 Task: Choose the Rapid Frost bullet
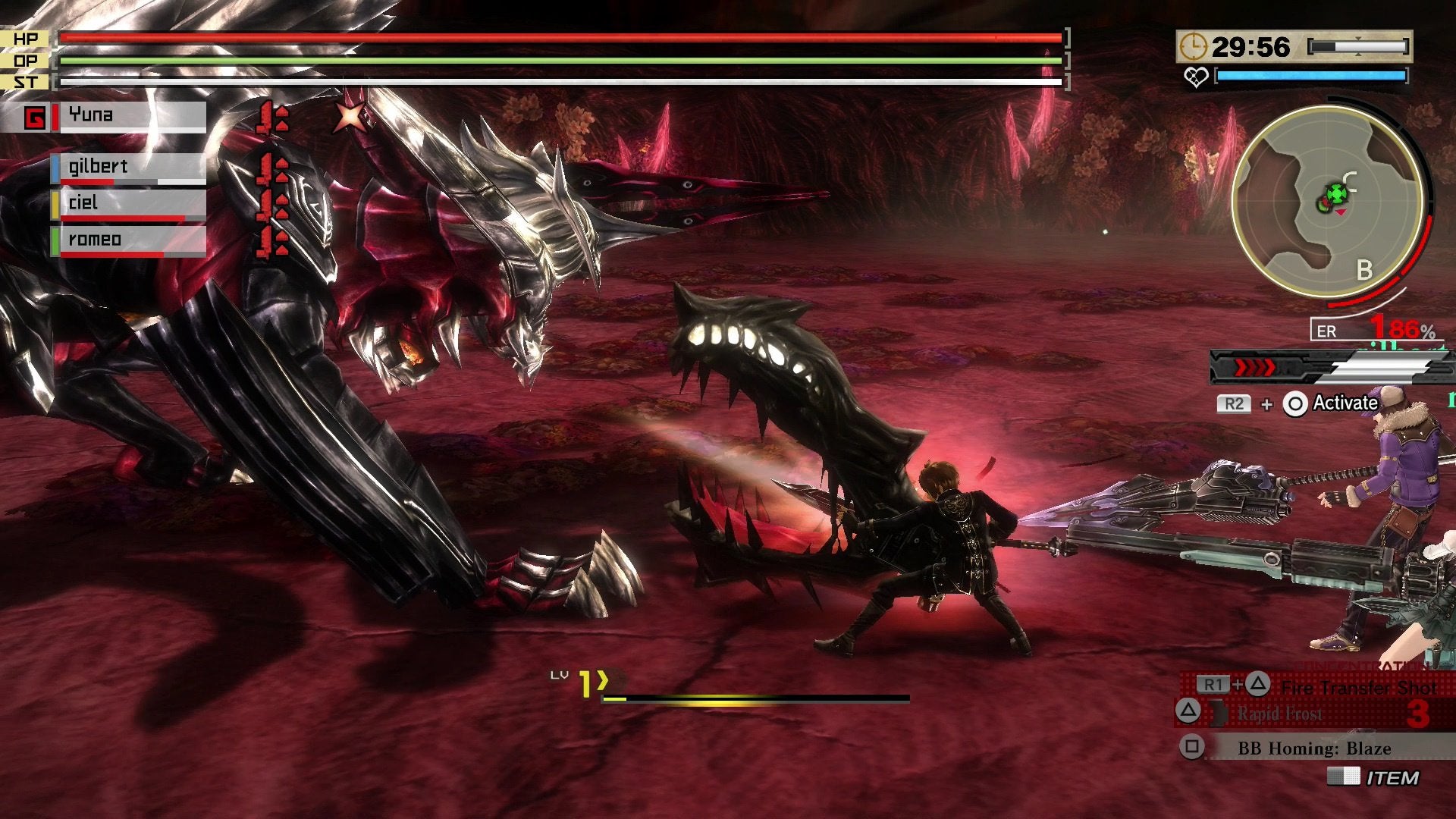1280,714
